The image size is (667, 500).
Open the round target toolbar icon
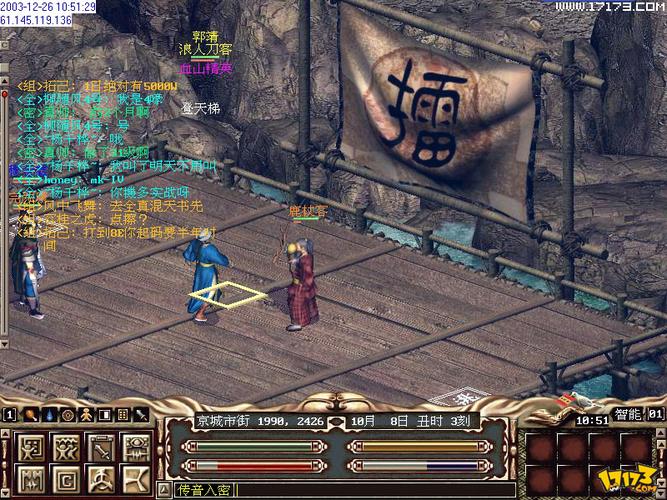(x=66, y=414)
